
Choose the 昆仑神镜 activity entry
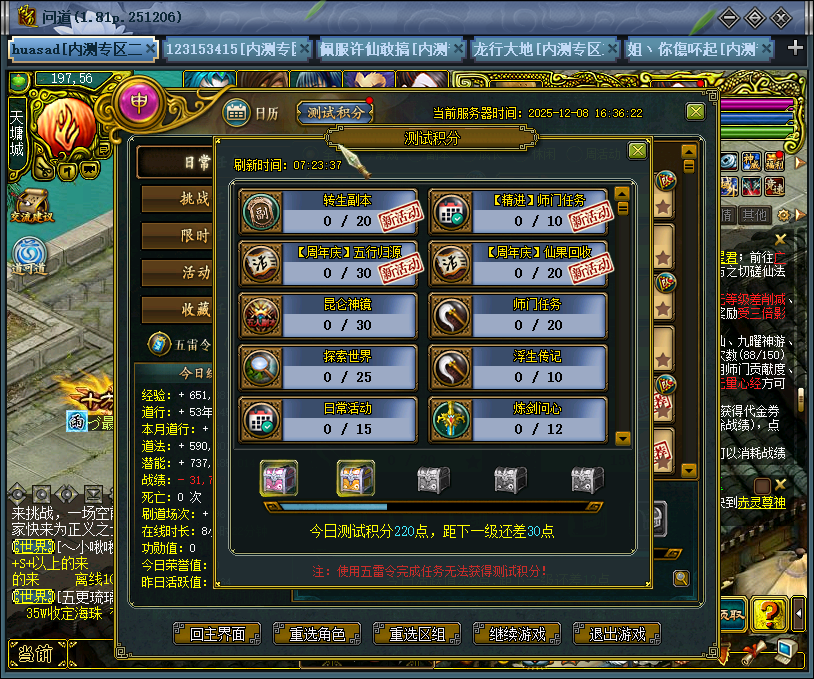328,314
